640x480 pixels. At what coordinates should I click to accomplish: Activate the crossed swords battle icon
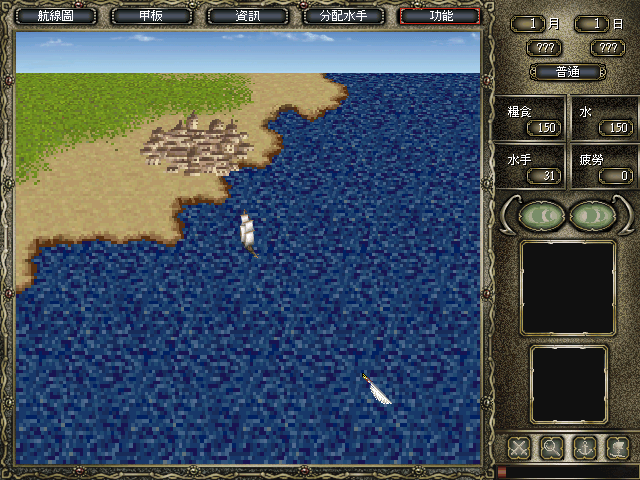pos(519,448)
